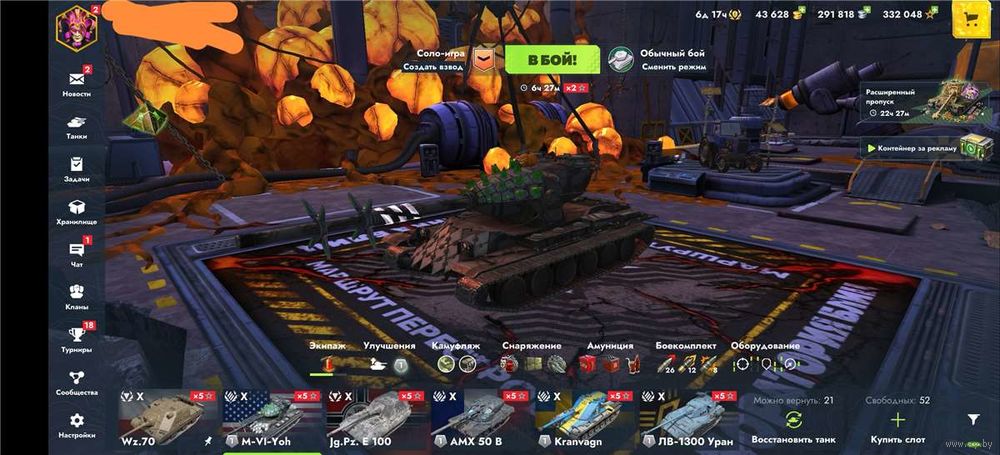Select the Wz.70 tank in carousel
This screenshot has height=455, width=1000.
point(167,417)
